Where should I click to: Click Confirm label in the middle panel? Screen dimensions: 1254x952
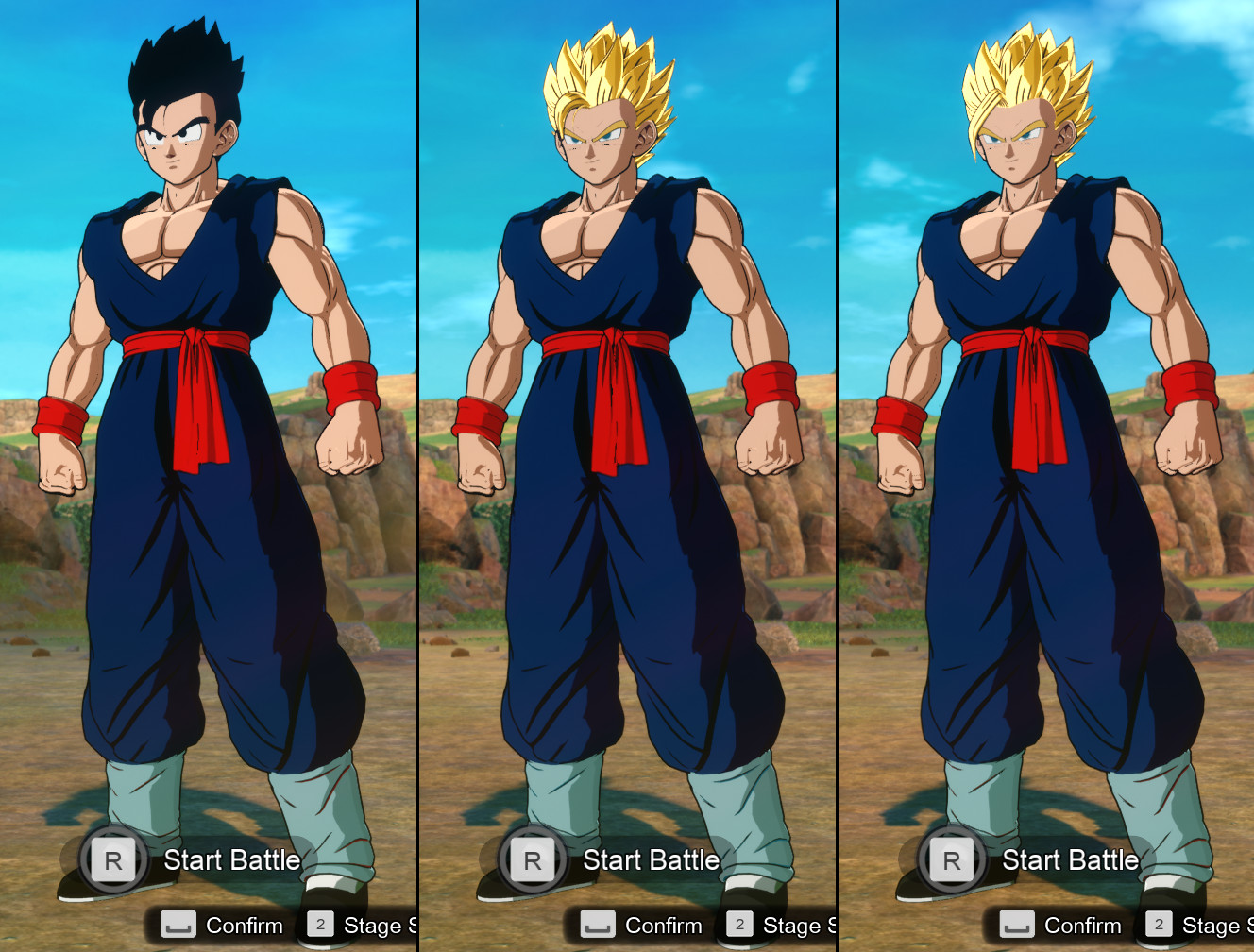click(665, 925)
